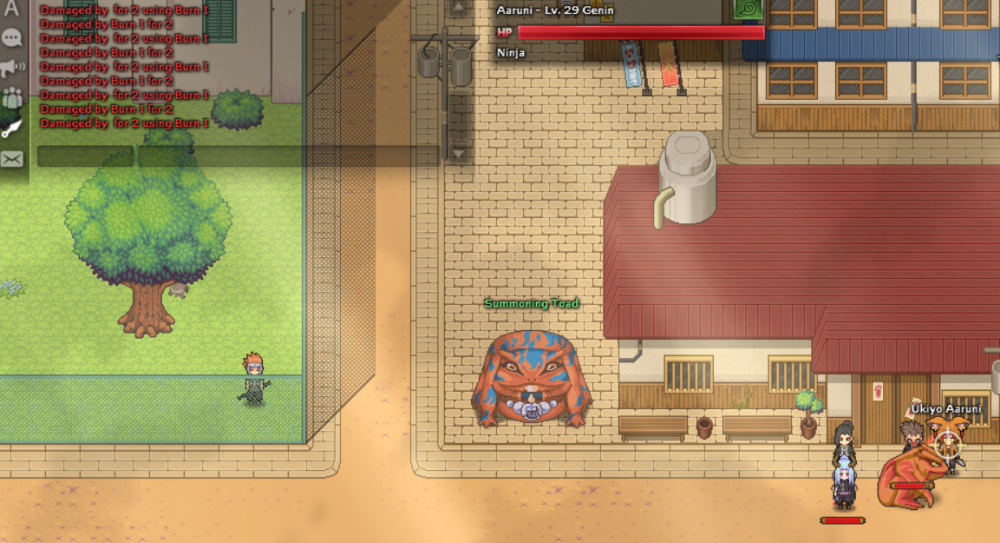Viewport: 1000px width, 543px height.
Task: Click the chat log scroll-up arrow
Action: click(458, 8)
